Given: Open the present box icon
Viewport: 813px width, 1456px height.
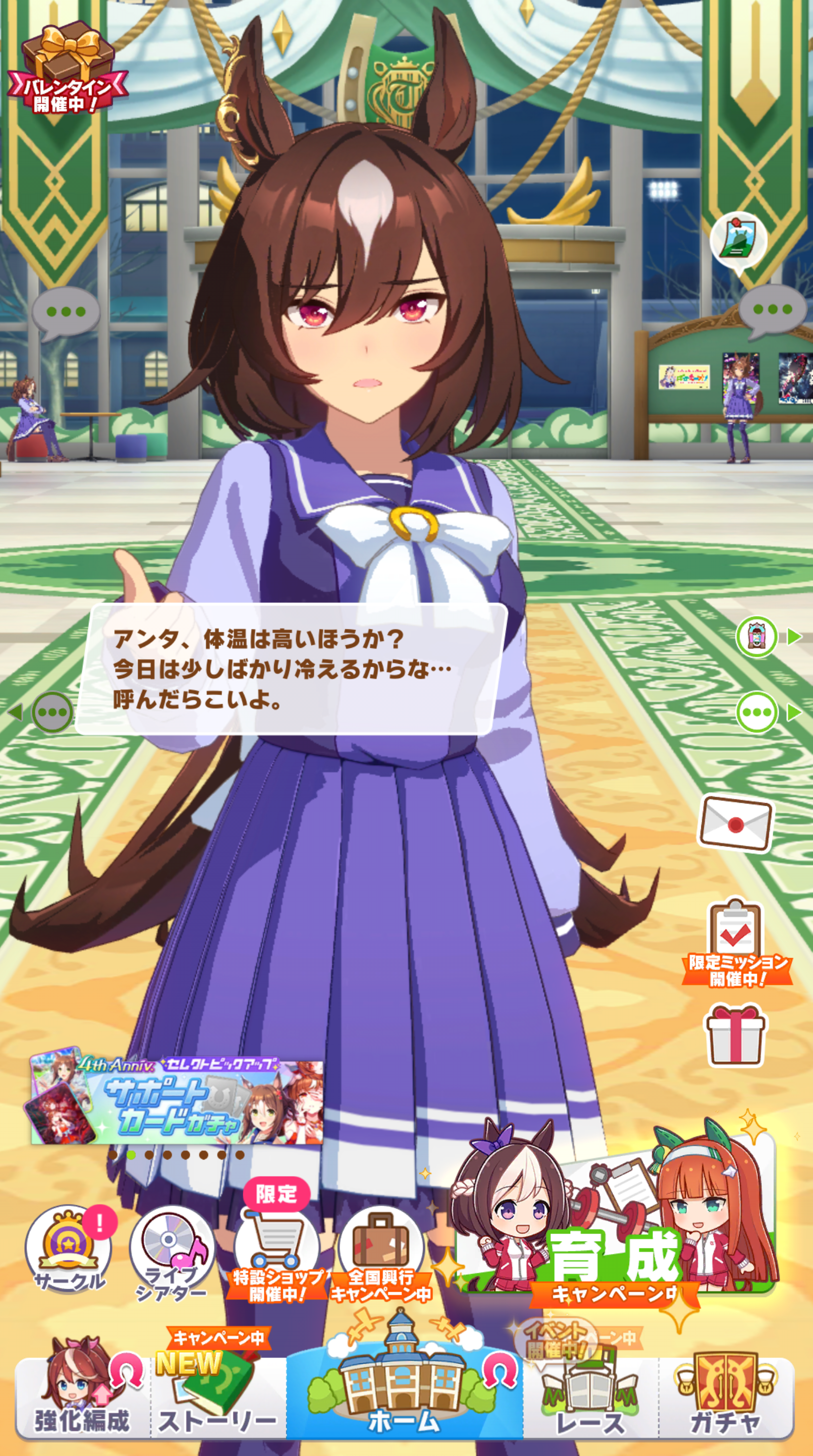Looking at the screenshot, I should click(x=735, y=1037).
